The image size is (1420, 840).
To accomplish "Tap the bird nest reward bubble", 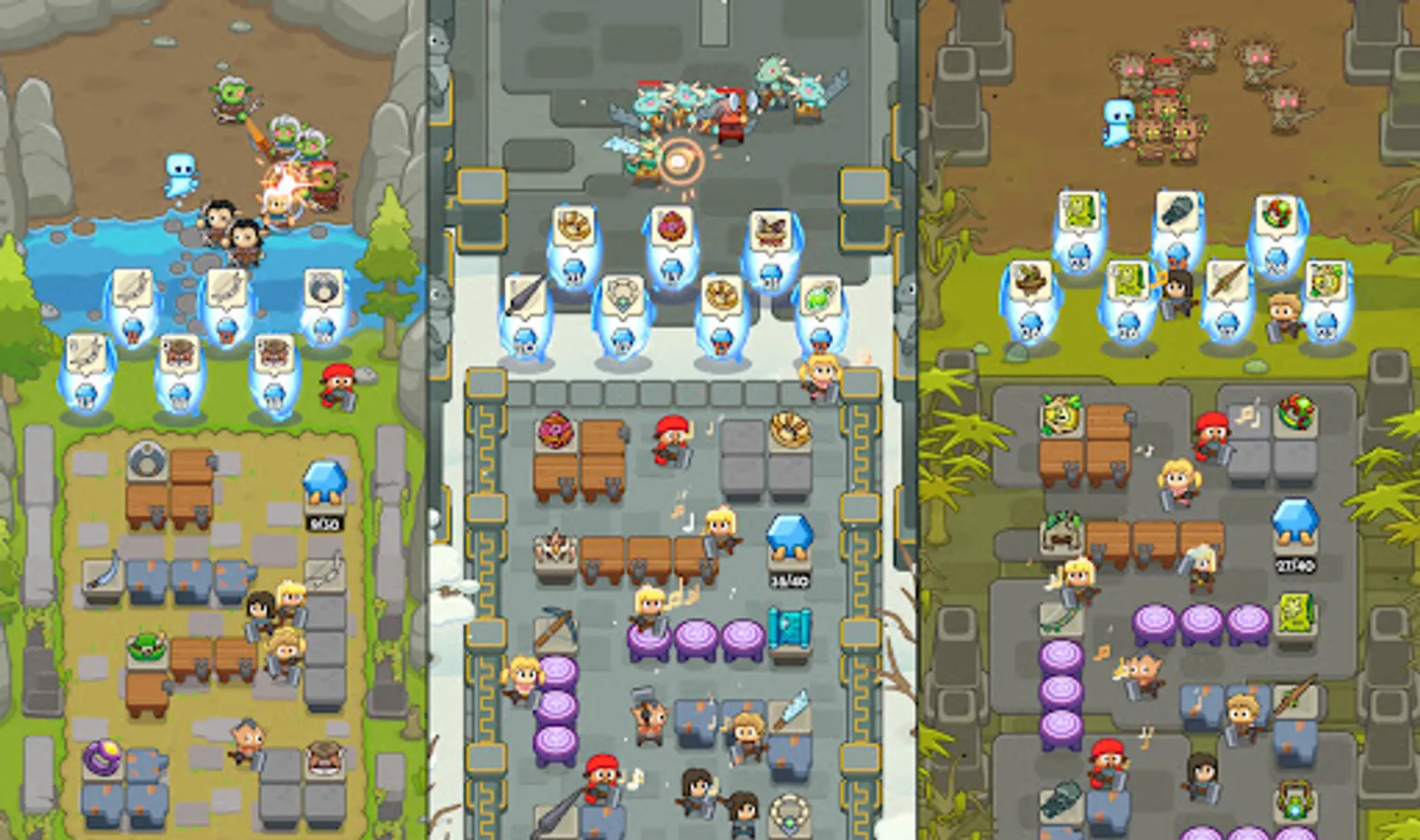I will (x=1032, y=281).
